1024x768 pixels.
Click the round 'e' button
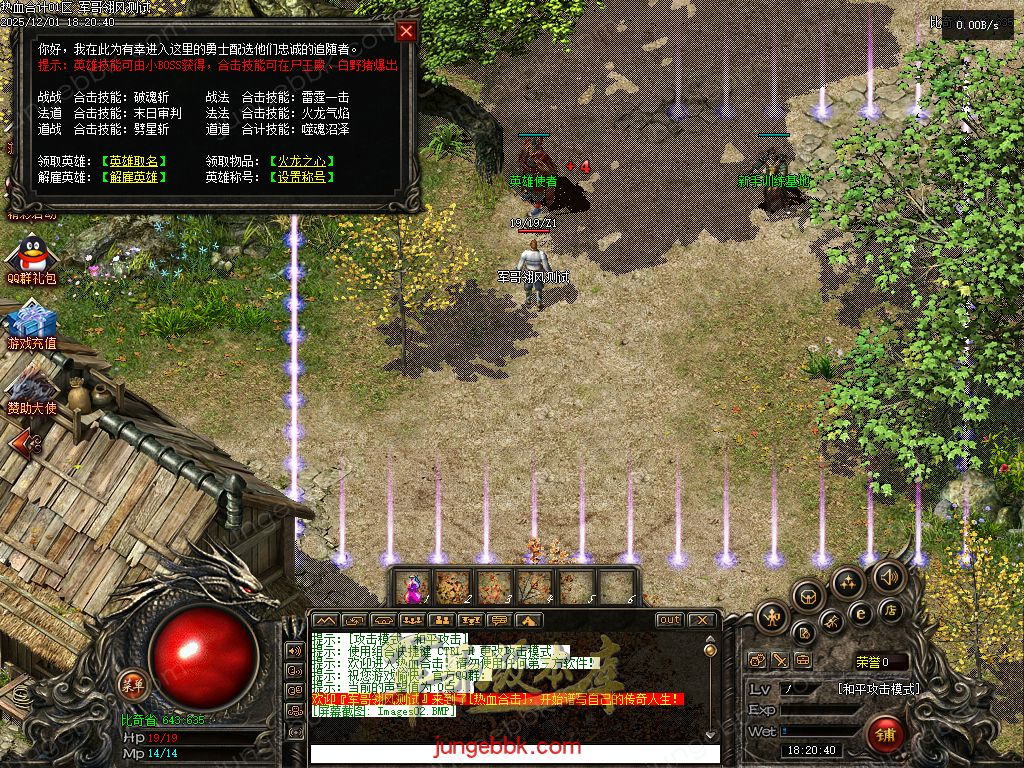coord(860,613)
